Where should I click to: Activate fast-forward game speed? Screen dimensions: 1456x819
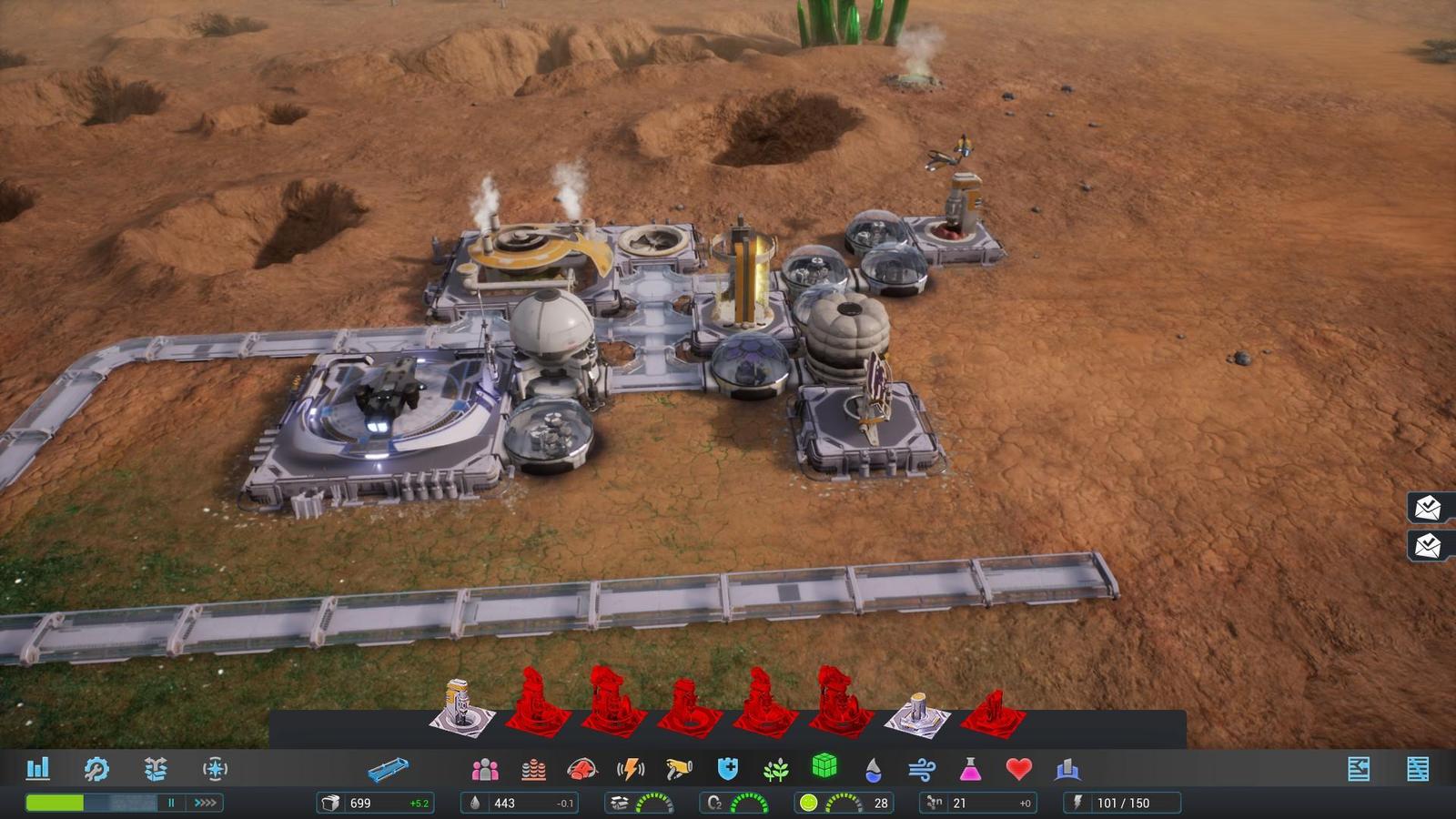[206, 803]
